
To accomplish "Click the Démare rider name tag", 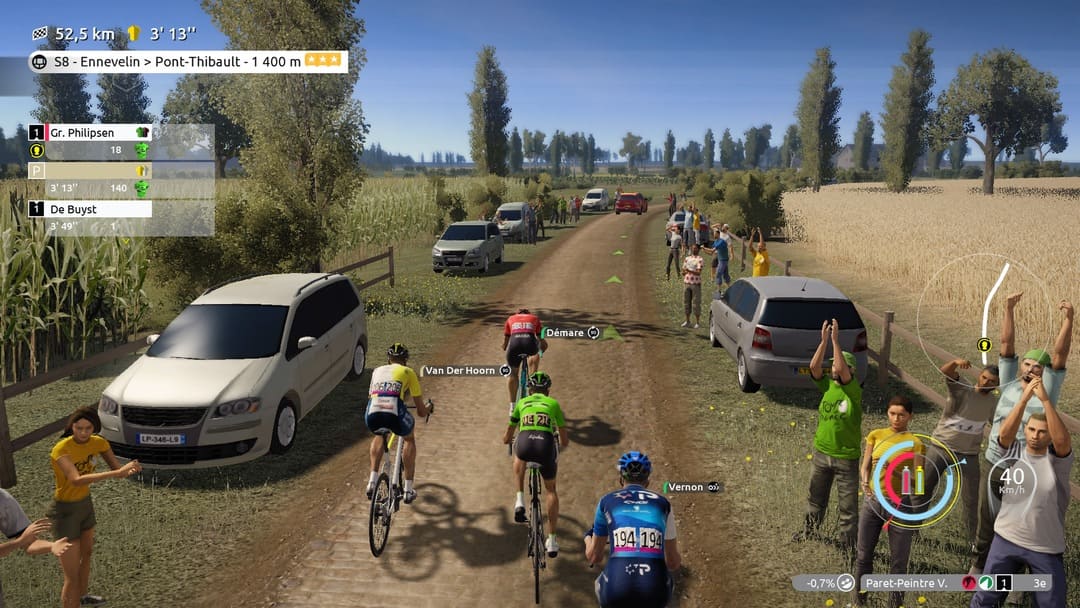I will pyautogui.click(x=565, y=333).
